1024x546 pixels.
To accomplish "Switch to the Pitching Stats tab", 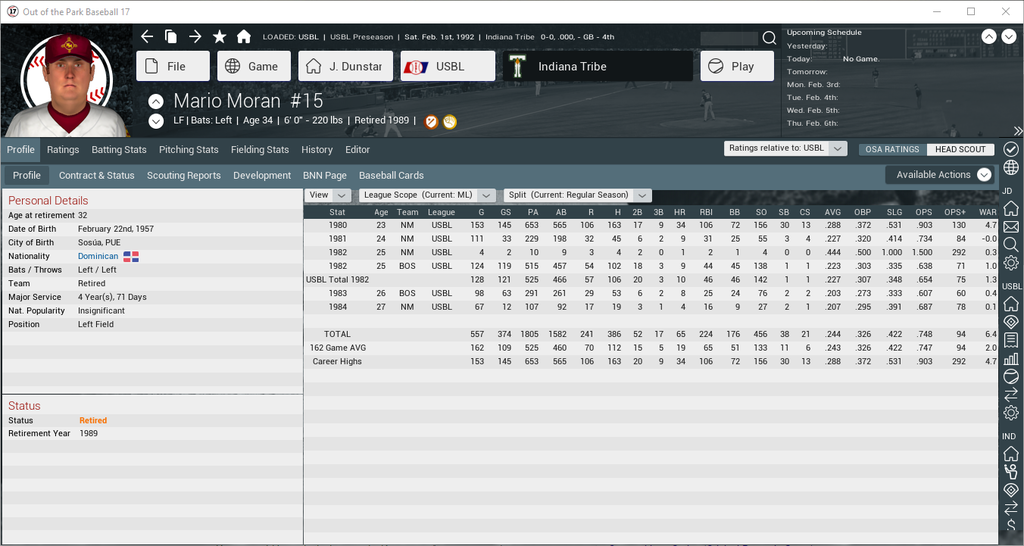I will [189, 150].
